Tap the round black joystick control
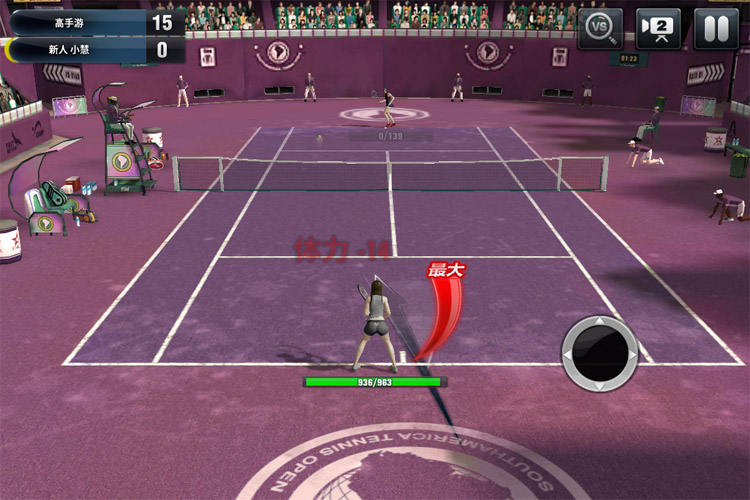 599,352
